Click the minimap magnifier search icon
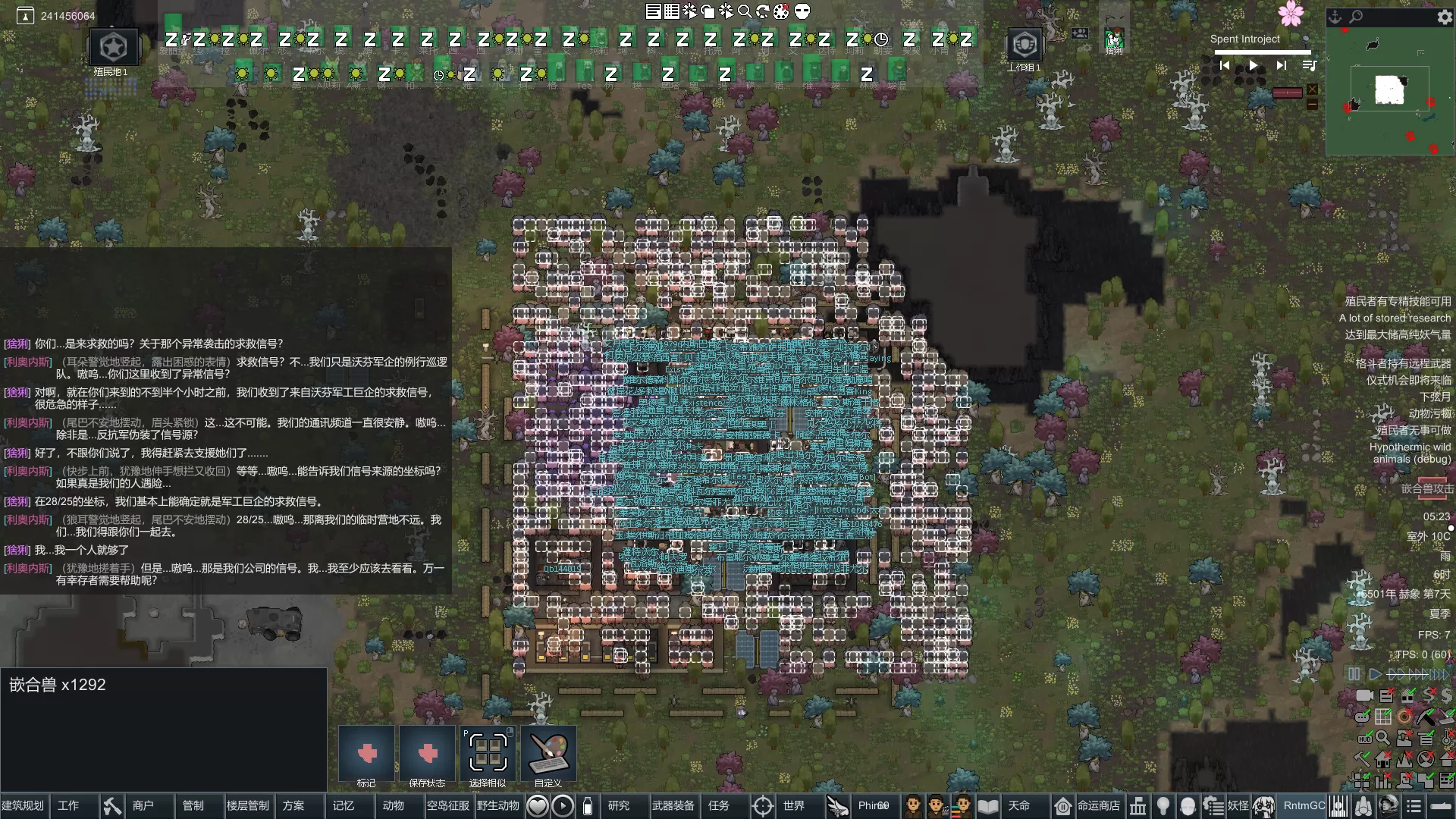The image size is (1456, 819). (1356, 16)
